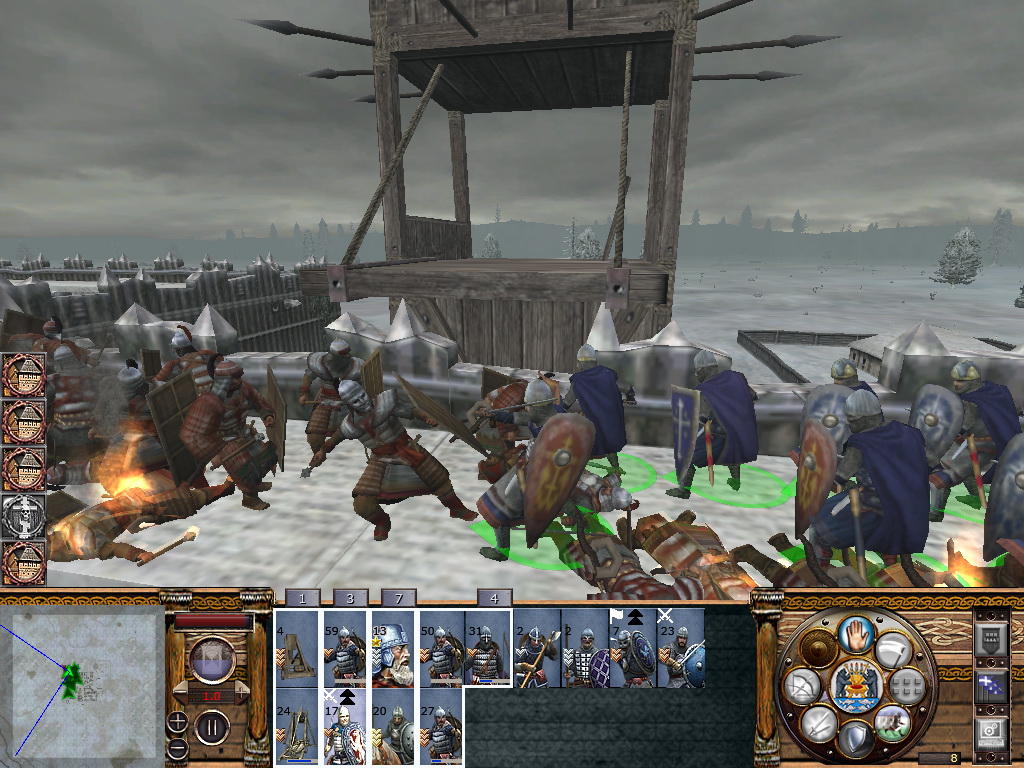The height and width of the screenshot is (768, 1024).
Task: Zoom out the minimap
Action: point(177,747)
